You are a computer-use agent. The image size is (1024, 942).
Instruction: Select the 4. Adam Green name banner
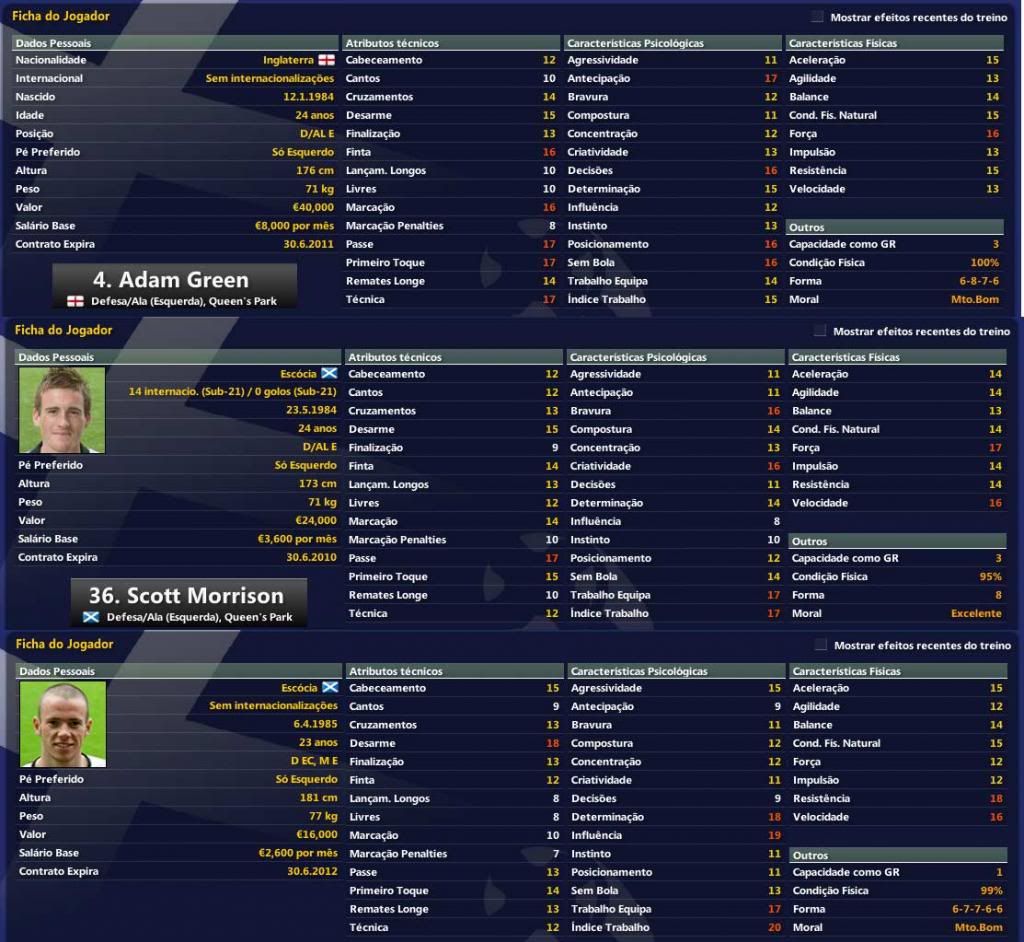[175, 286]
